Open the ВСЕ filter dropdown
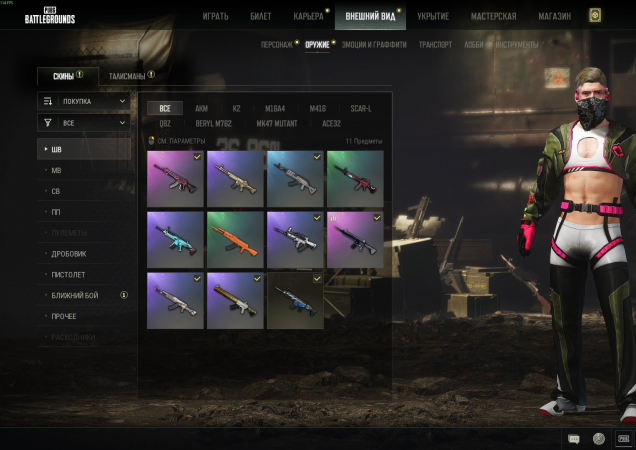This screenshot has width=636, height=450. coord(84,122)
